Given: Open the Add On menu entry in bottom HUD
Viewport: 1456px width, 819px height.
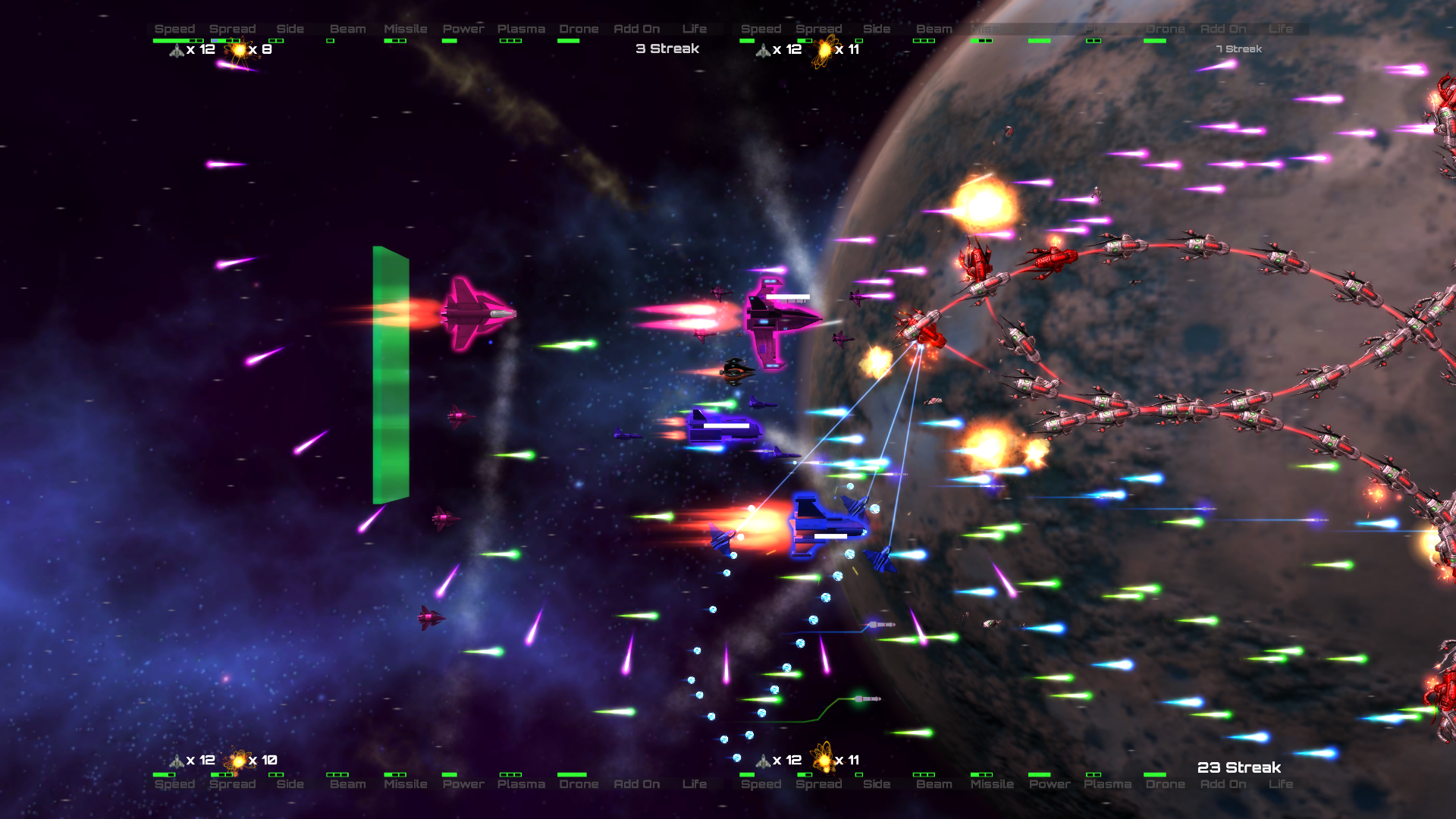Looking at the screenshot, I should [637, 784].
